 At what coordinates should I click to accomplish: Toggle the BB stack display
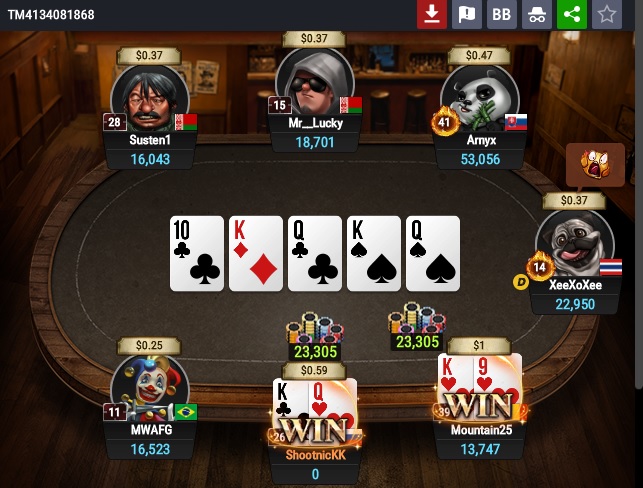pyautogui.click(x=502, y=14)
